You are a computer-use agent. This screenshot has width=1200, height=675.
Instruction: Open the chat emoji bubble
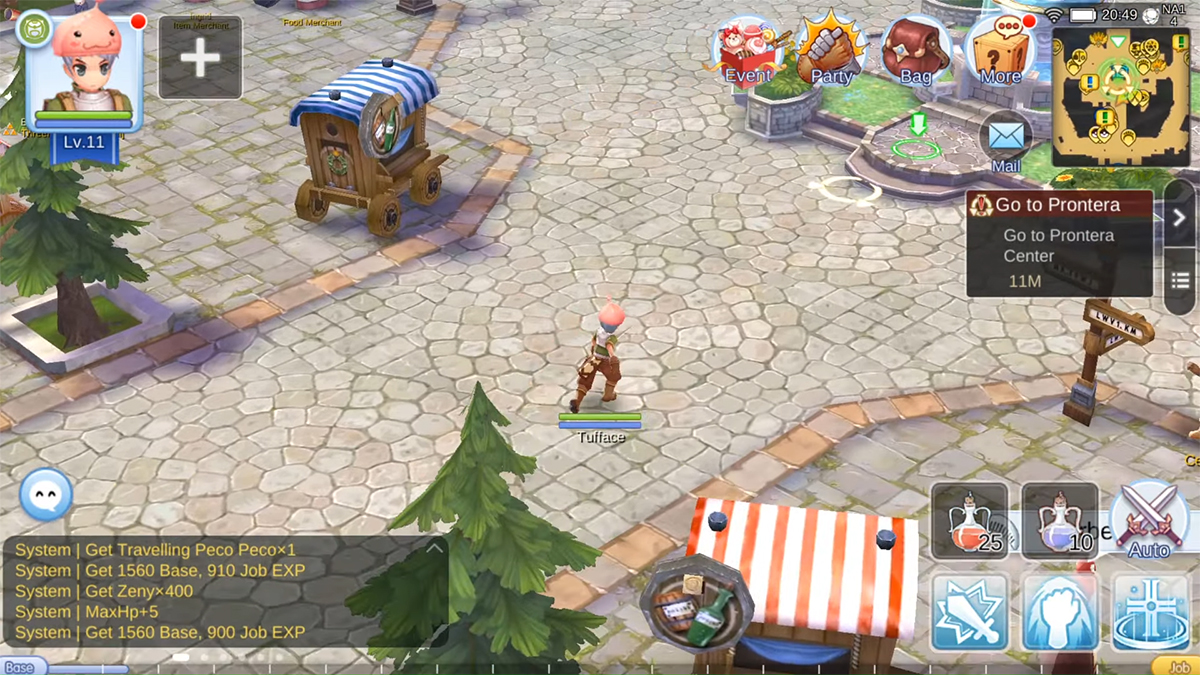(x=46, y=494)
